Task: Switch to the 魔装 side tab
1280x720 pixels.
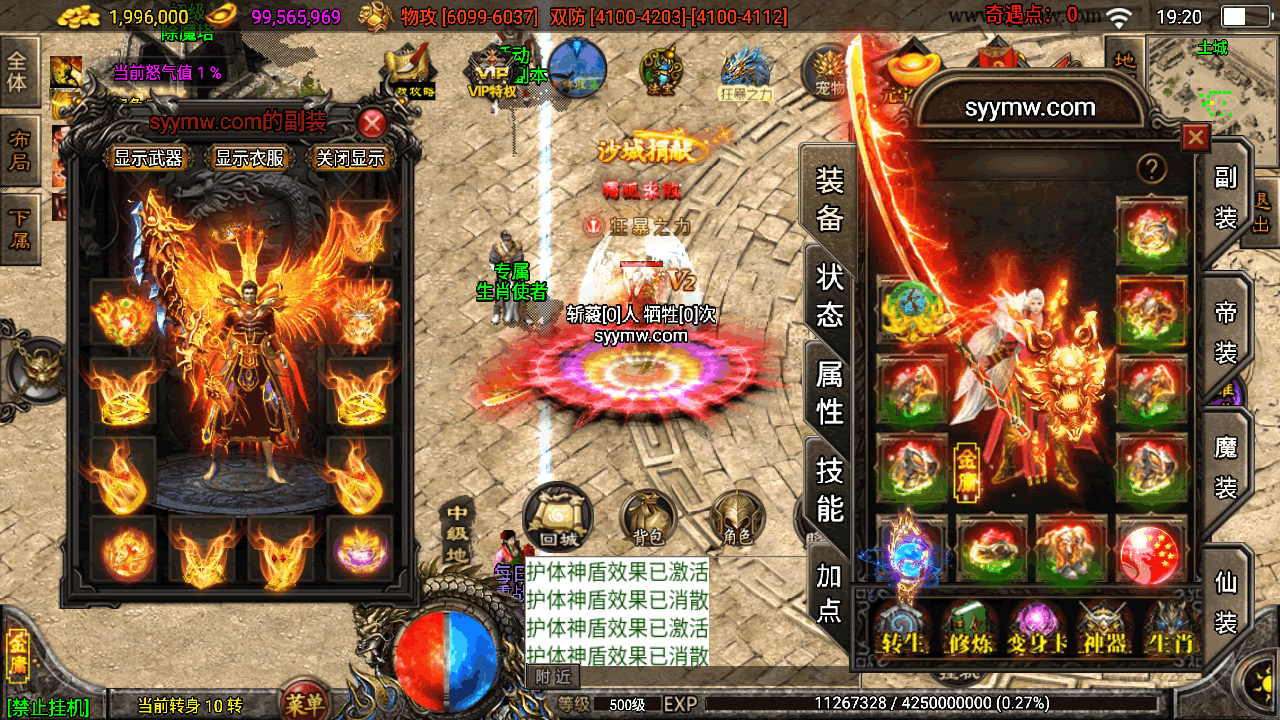Action: [x=1226, y=467]
